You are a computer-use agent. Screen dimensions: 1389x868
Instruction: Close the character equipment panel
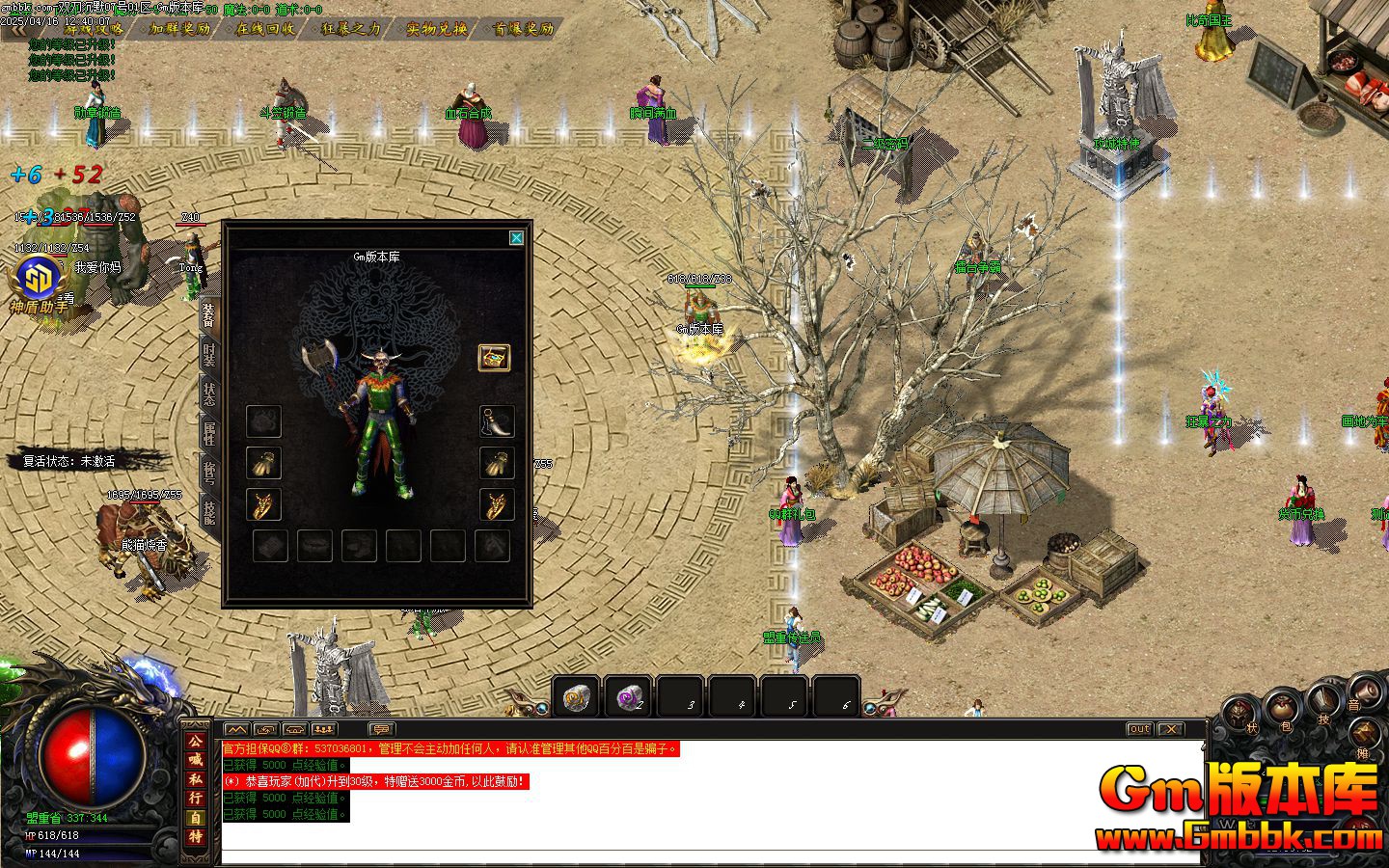coord(516,238)
